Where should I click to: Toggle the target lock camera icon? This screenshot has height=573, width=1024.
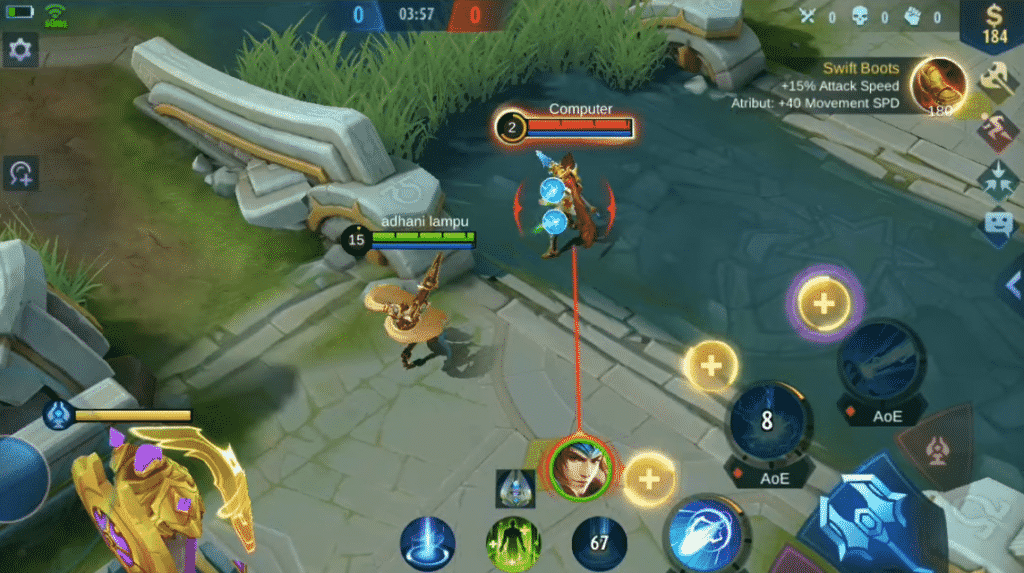tap(20, 173)
